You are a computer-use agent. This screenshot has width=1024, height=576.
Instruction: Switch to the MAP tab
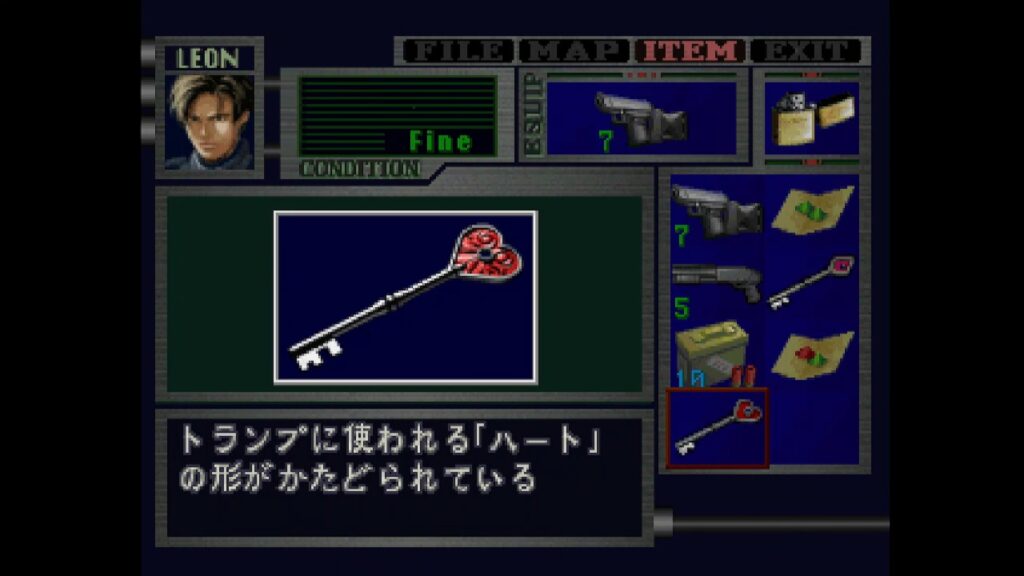(577, 51)
